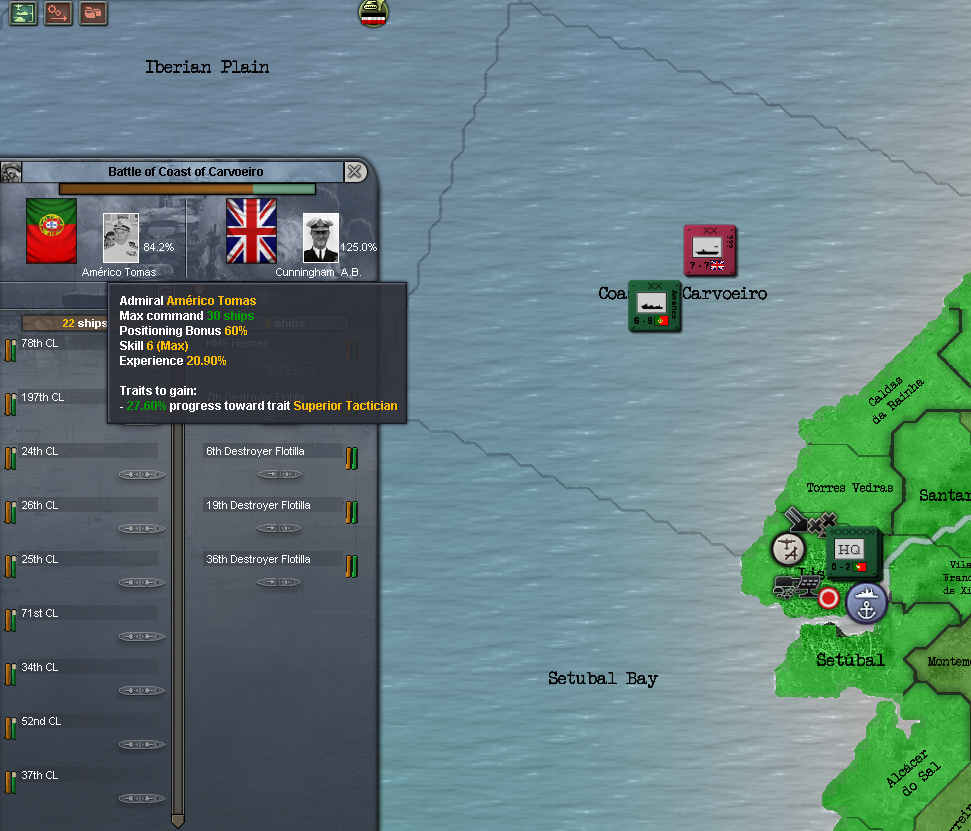The image size is (971, 831).
Task: Click the ship list scrollbar down arrow
Action: point(178,821)
